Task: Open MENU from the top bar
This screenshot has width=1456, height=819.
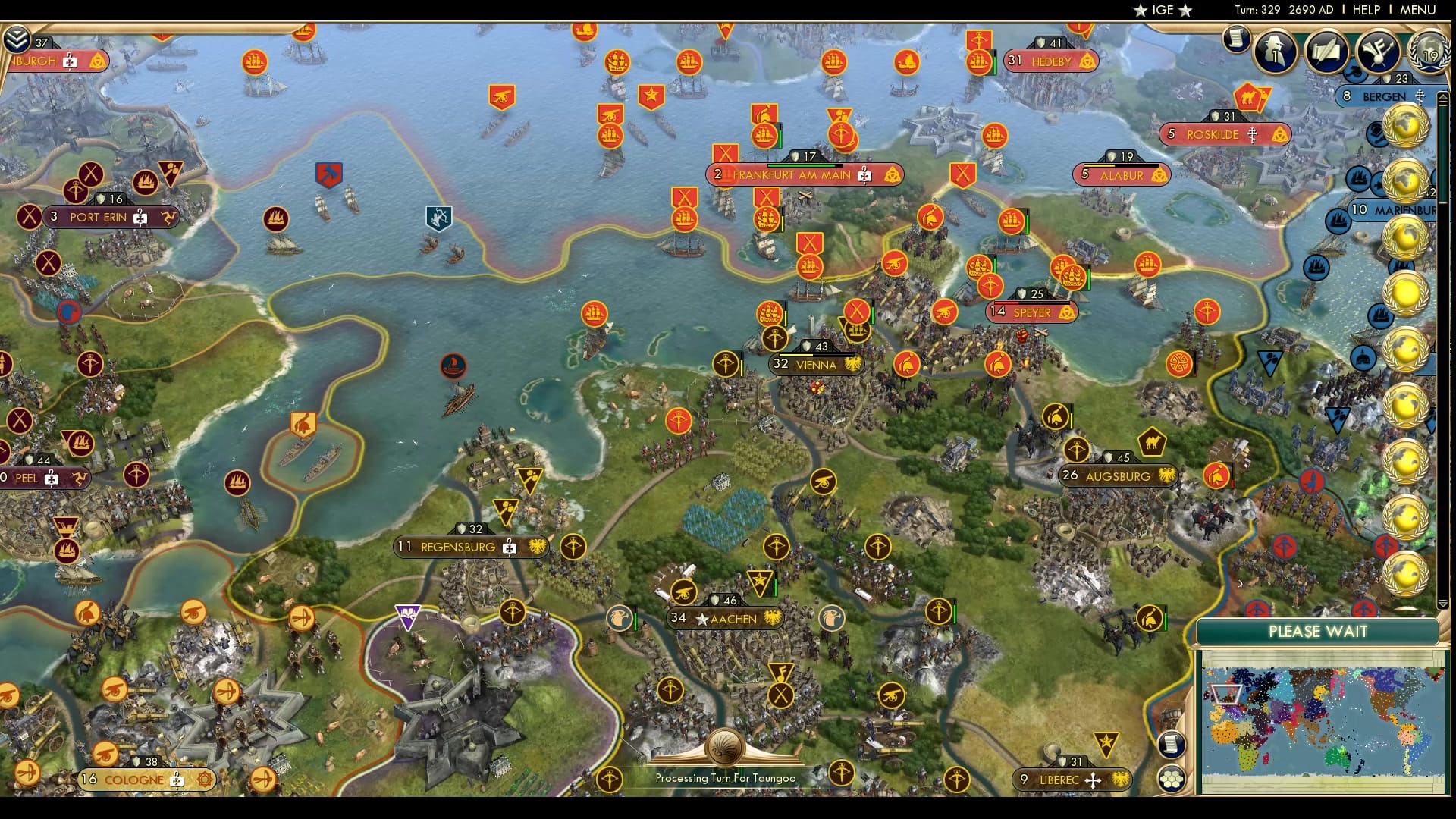Action: coord(1420,10)
